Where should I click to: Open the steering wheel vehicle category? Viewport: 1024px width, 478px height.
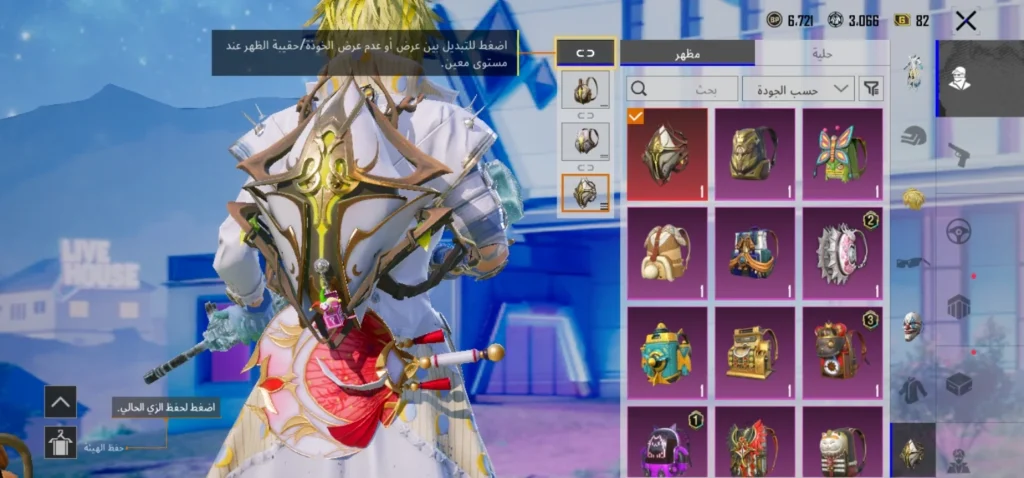click(959, 230)
